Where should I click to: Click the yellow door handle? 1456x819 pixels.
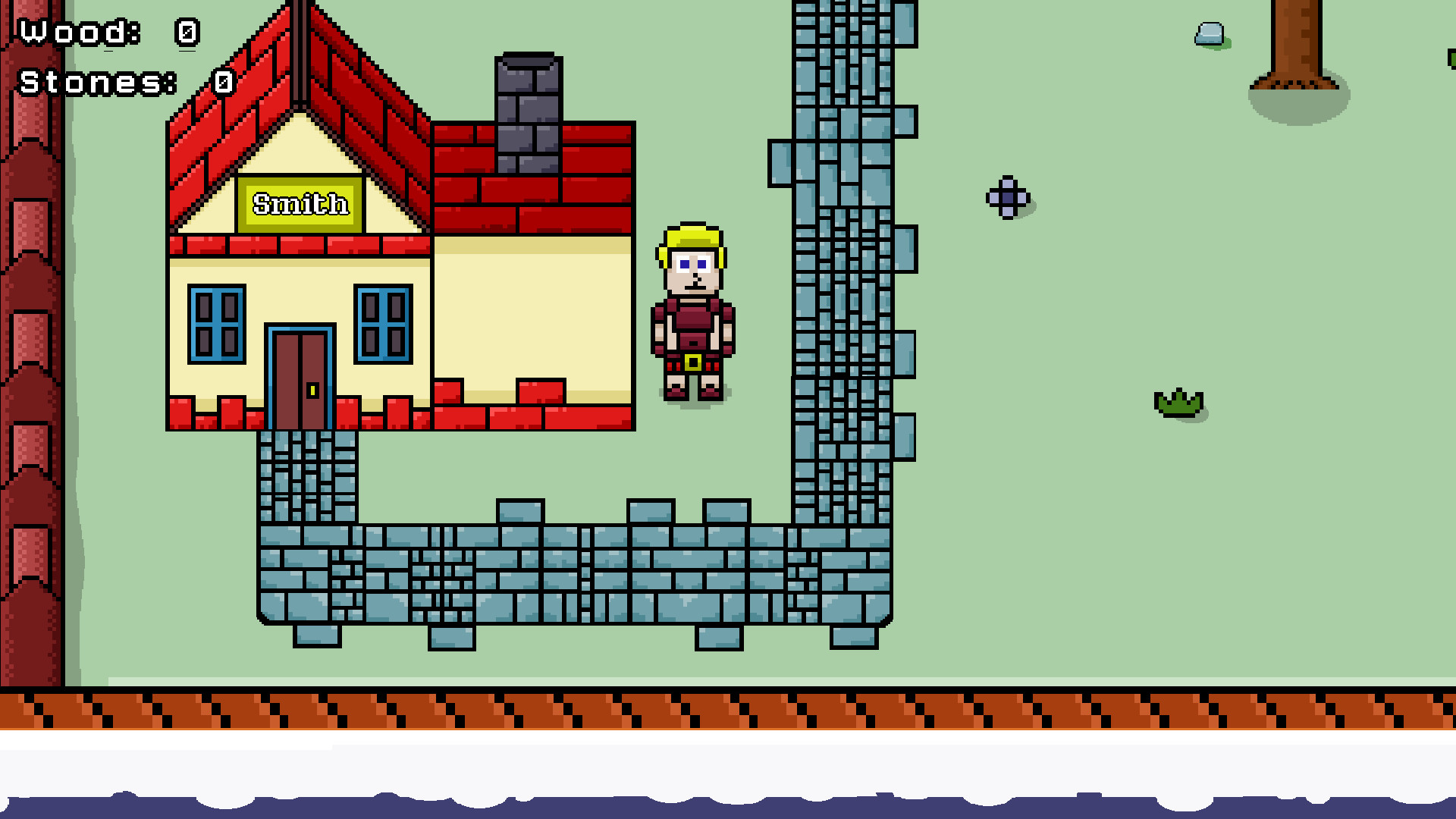(311, 391)
